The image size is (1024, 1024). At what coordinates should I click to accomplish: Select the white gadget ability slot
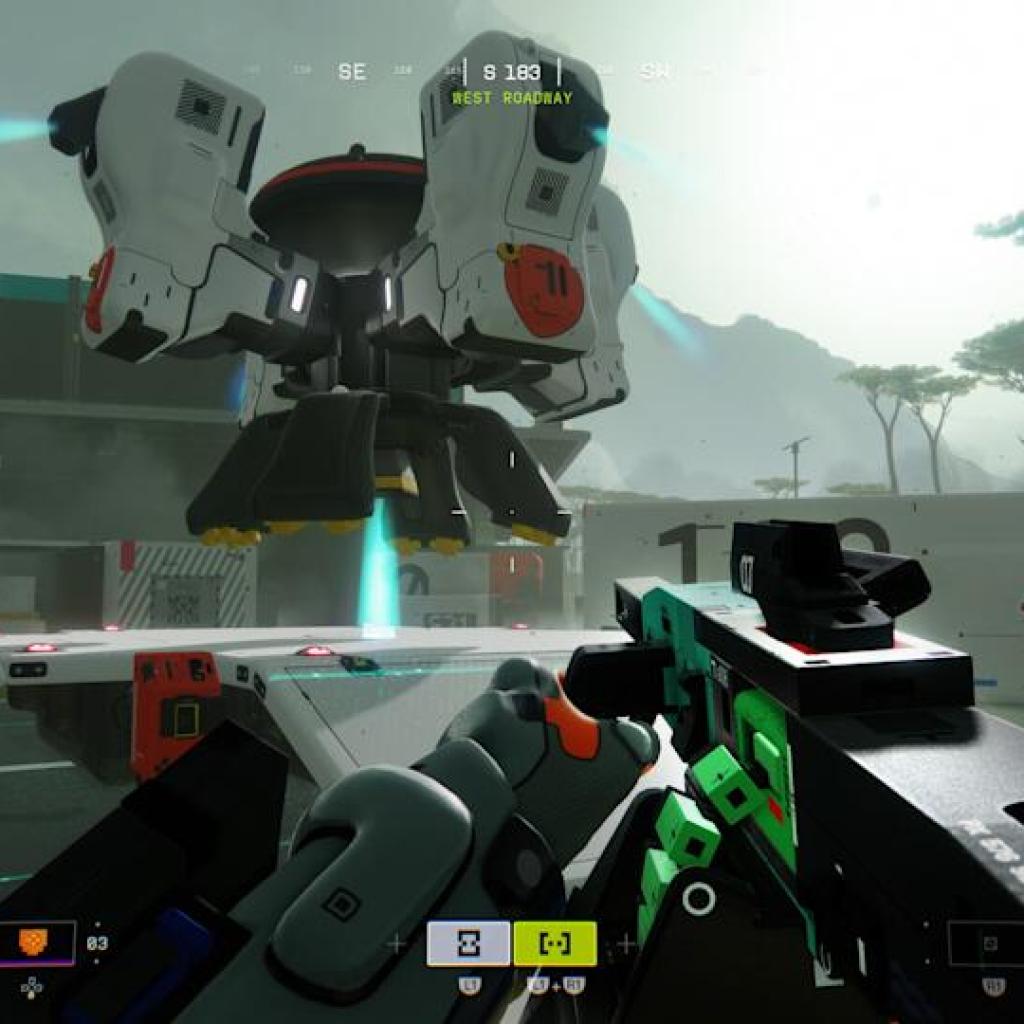(468, 943)
